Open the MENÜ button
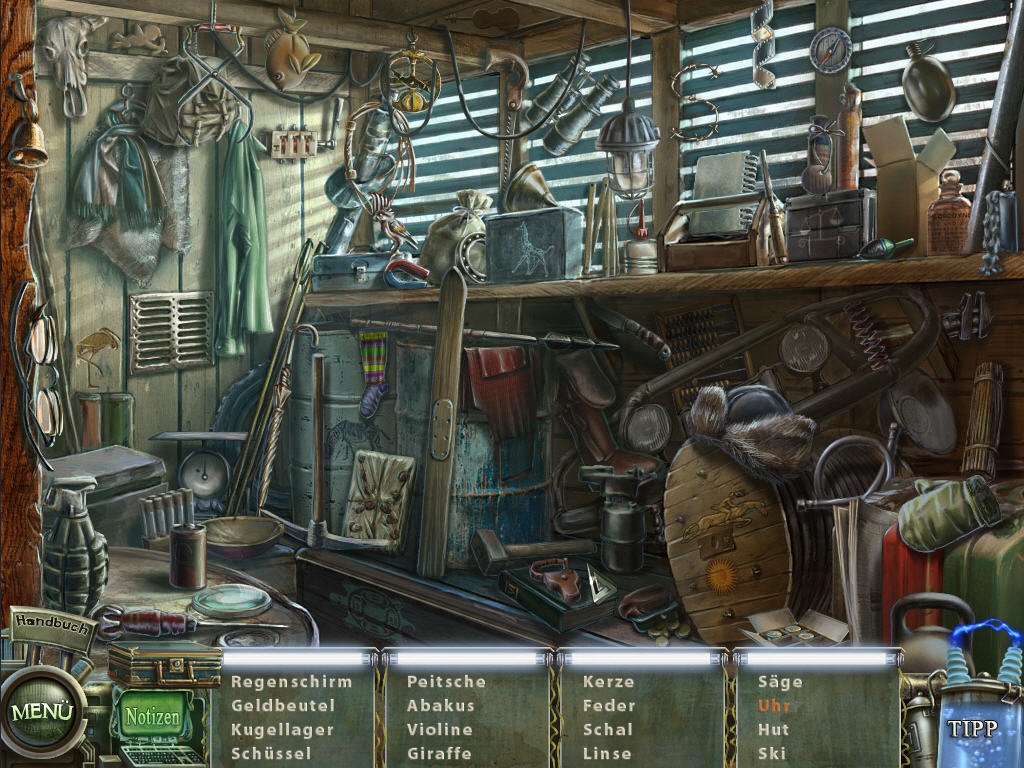 (x=42, y=712)
